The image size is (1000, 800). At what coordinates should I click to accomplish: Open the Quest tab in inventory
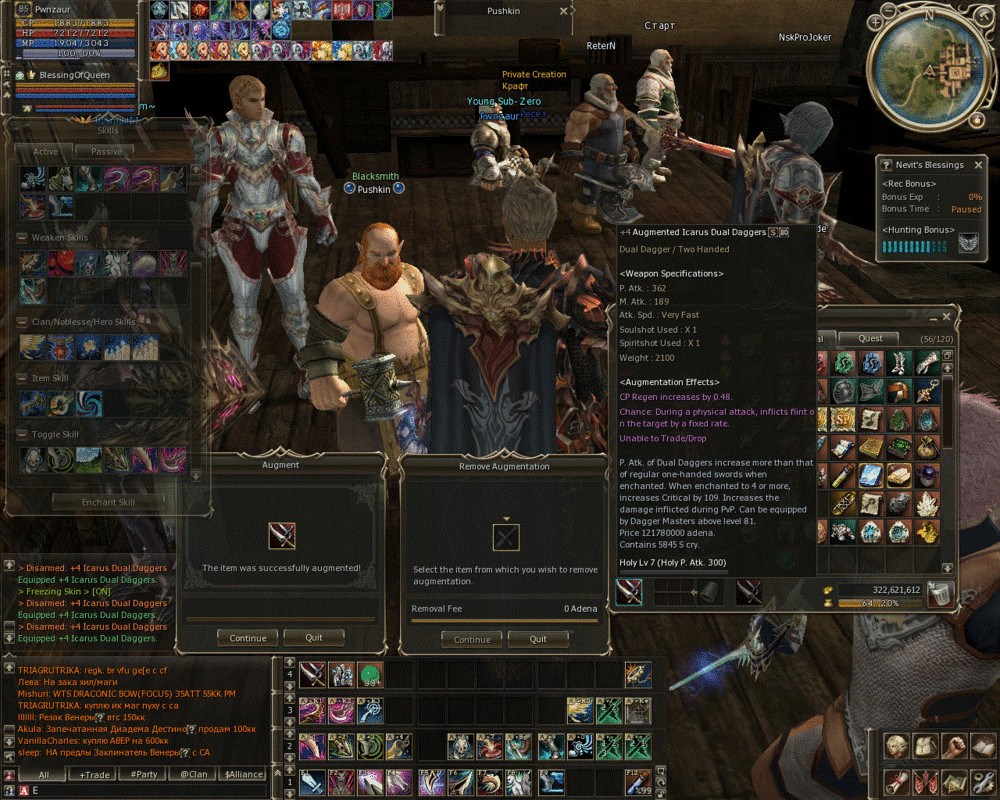point(870,338)
